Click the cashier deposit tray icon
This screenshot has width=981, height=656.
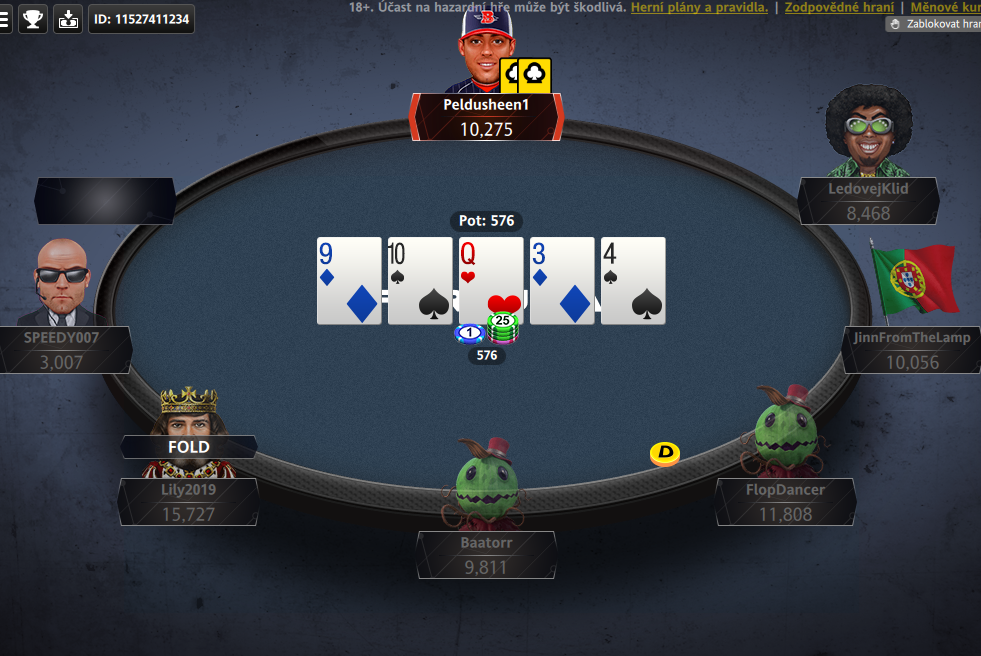tap(68, 19)
